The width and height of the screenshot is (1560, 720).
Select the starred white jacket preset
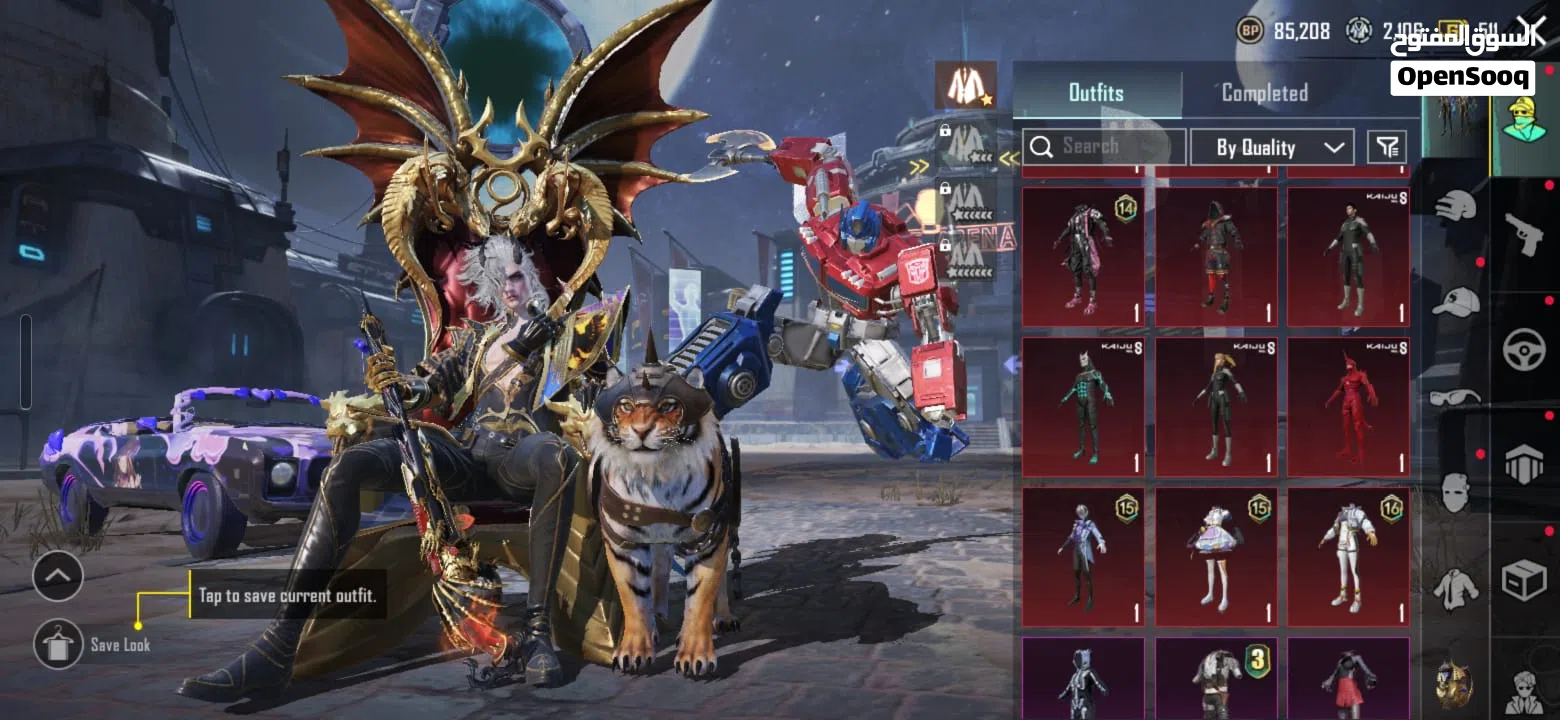click(965, 85)
